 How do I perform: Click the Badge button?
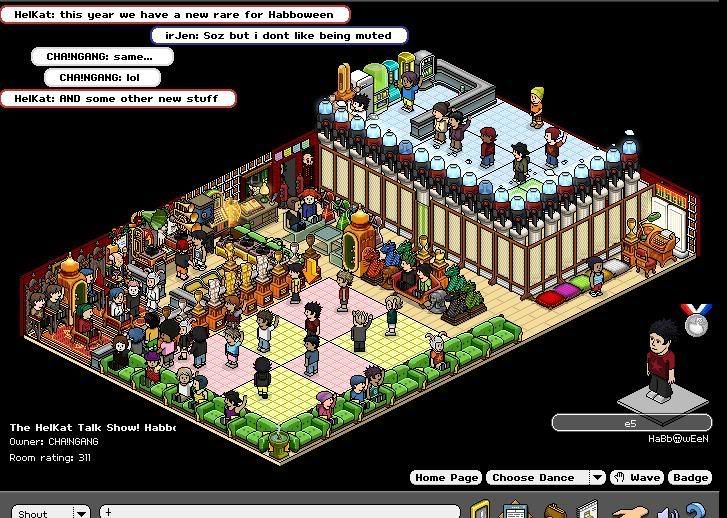[x=690, y=478]
